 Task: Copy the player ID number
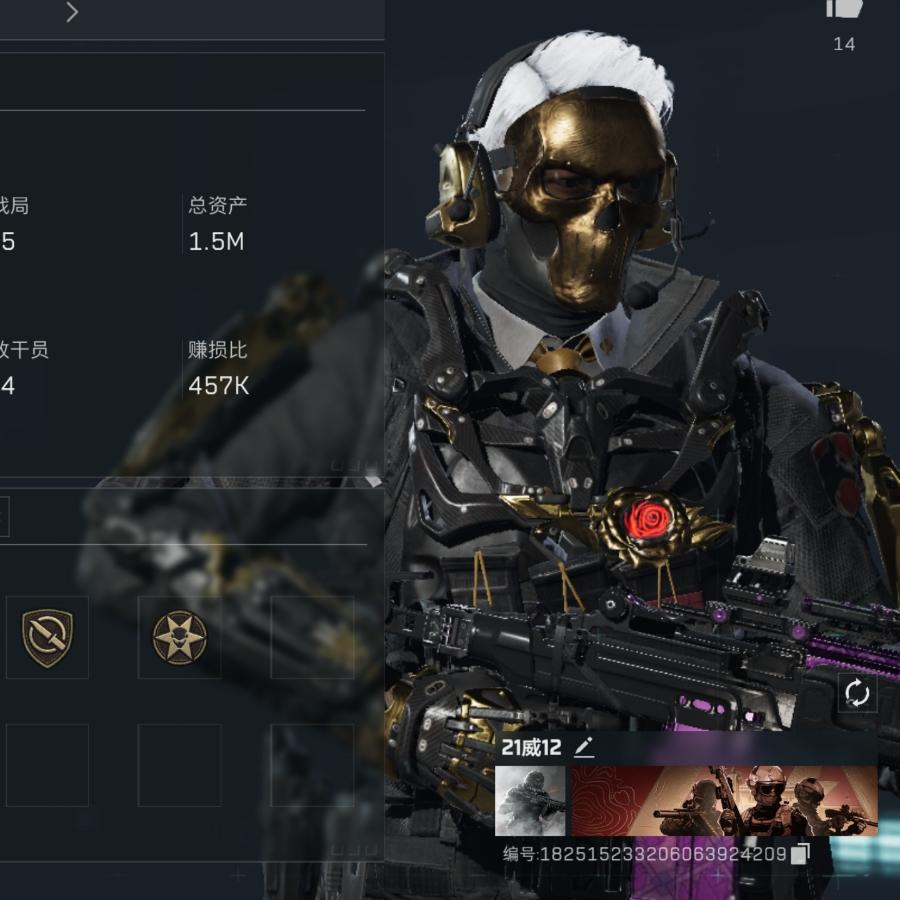click(800, 854)
